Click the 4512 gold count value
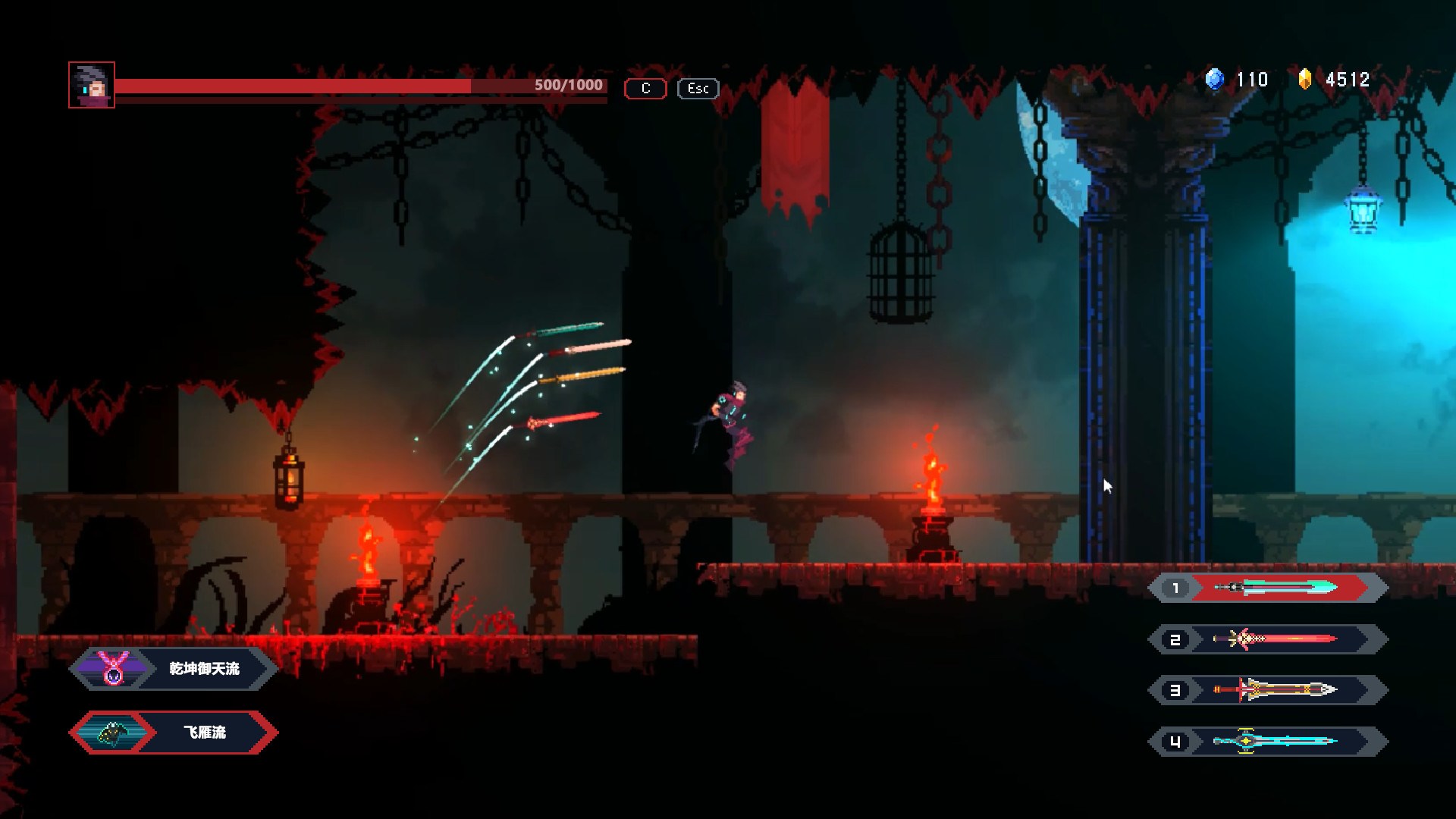Screen dimensions: 1456x819 [x=1346, y=80]
